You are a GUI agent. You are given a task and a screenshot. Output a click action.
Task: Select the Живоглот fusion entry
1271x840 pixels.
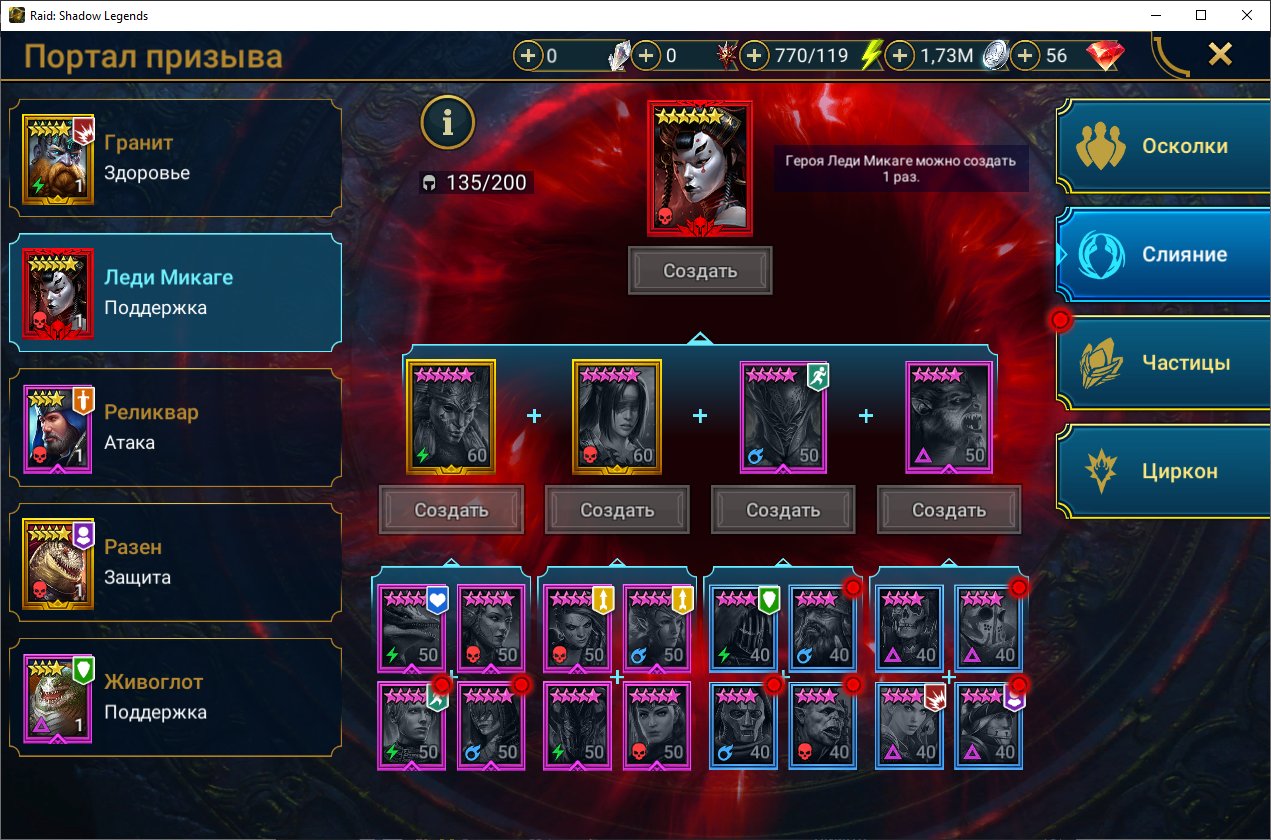(175, 697)
